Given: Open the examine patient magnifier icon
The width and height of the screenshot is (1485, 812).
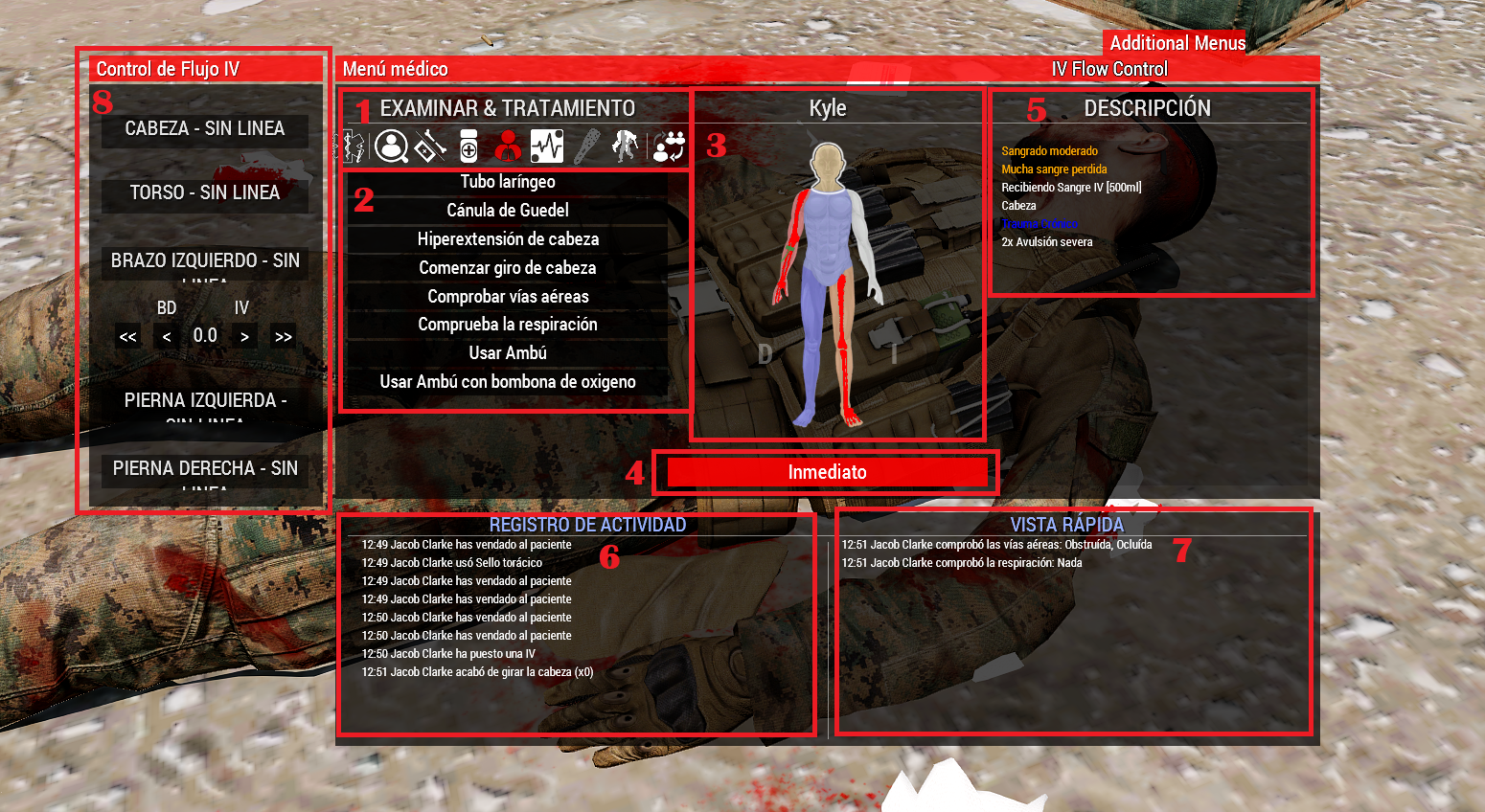Looking at the screenshot, I should pos(393,146).
